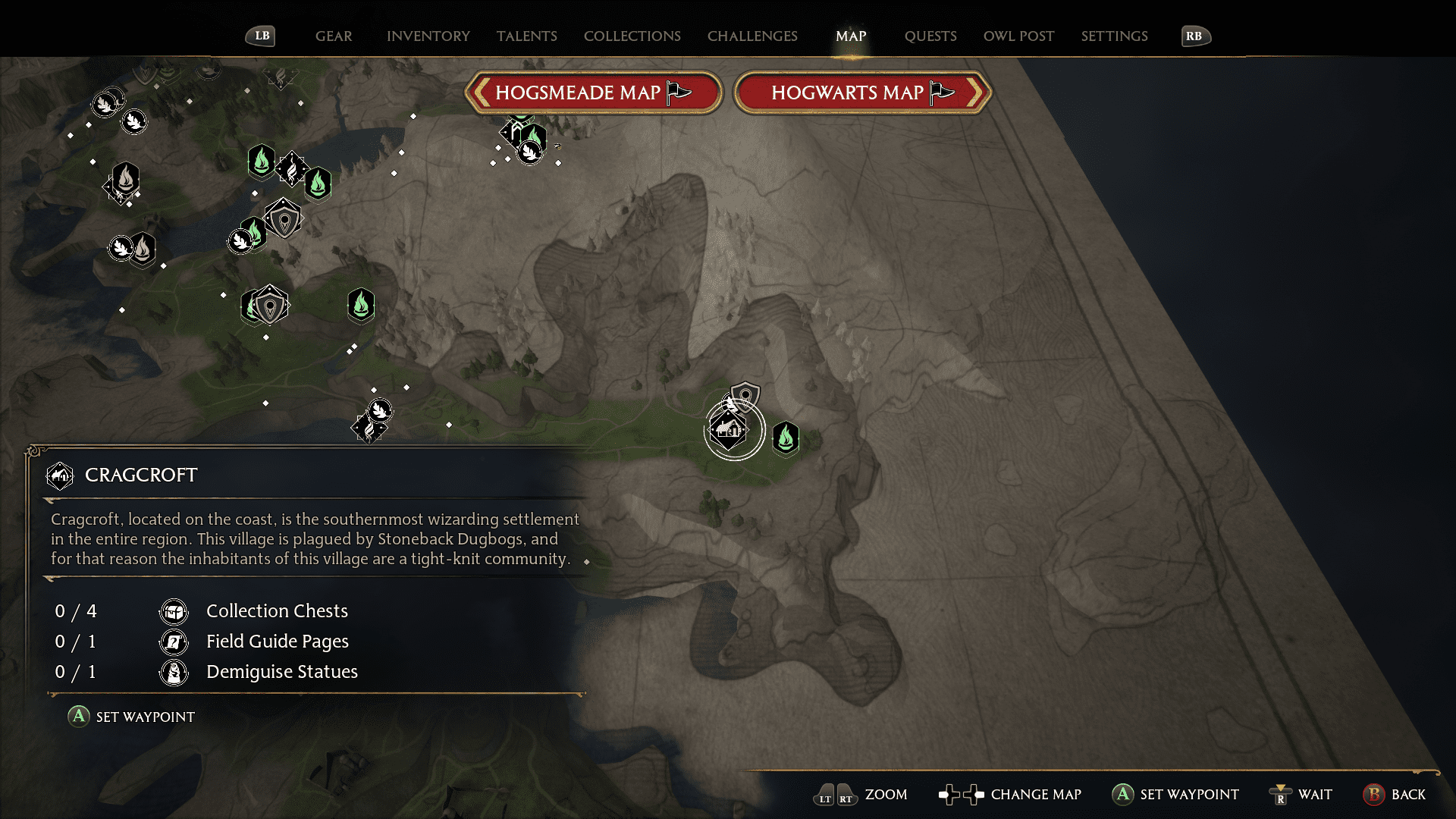Open the CHALLENGES tab

pos(752,36)
